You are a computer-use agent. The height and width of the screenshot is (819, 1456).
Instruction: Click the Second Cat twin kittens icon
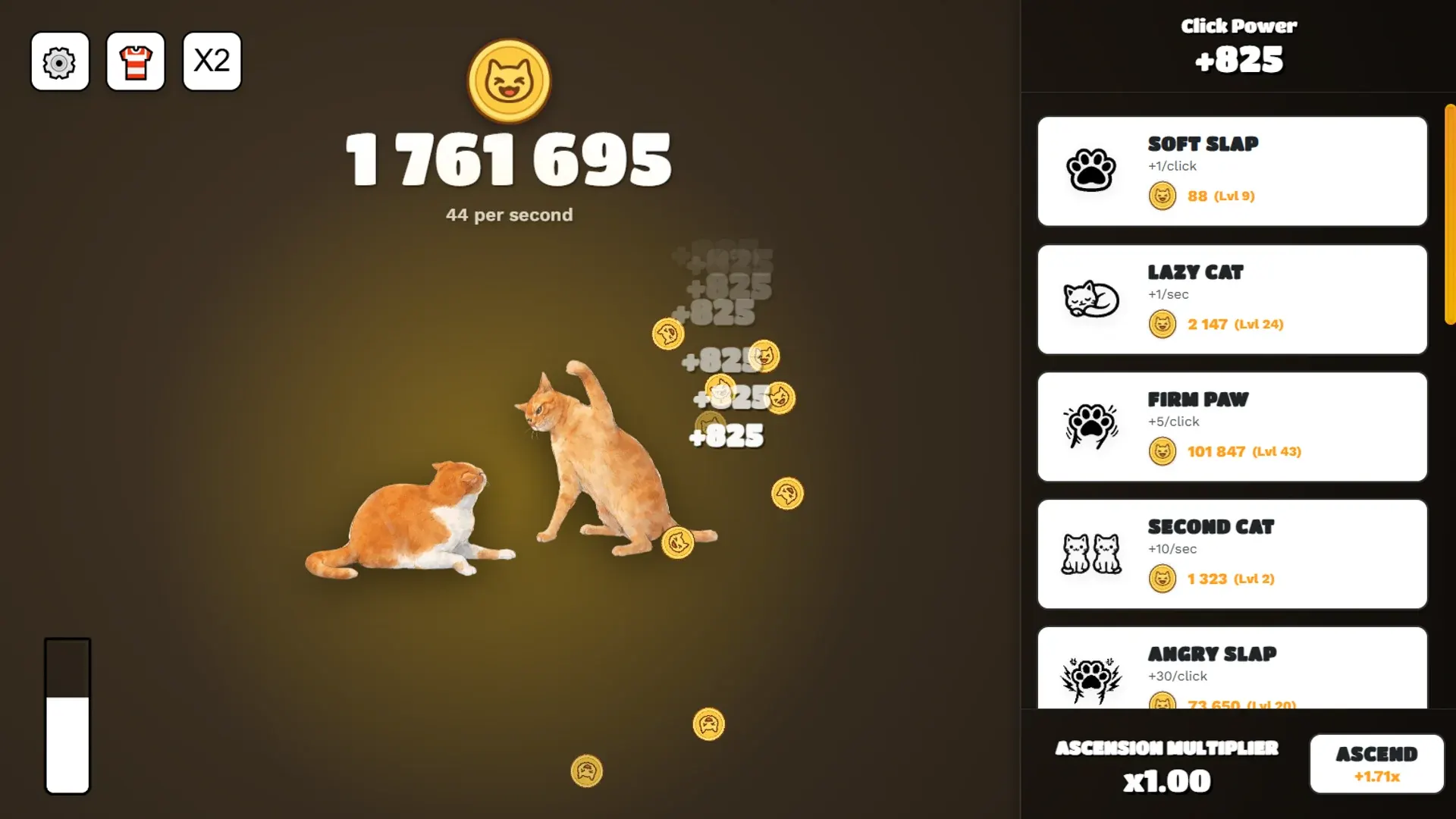point(1090,554)
